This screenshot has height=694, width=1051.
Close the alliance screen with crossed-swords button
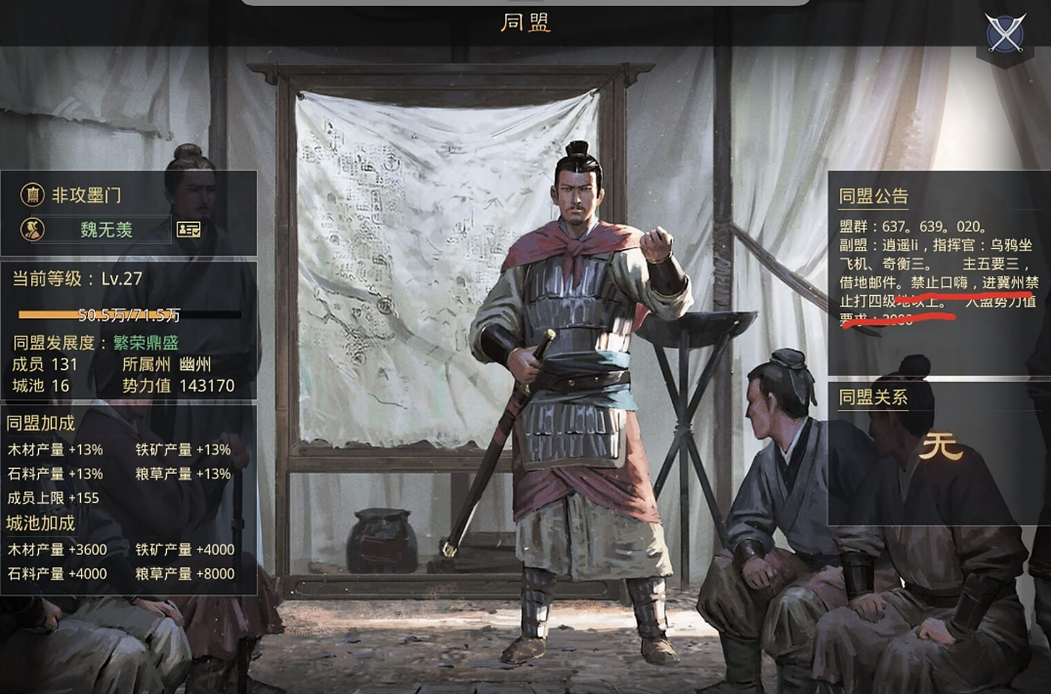click(x=1004, y=34)
